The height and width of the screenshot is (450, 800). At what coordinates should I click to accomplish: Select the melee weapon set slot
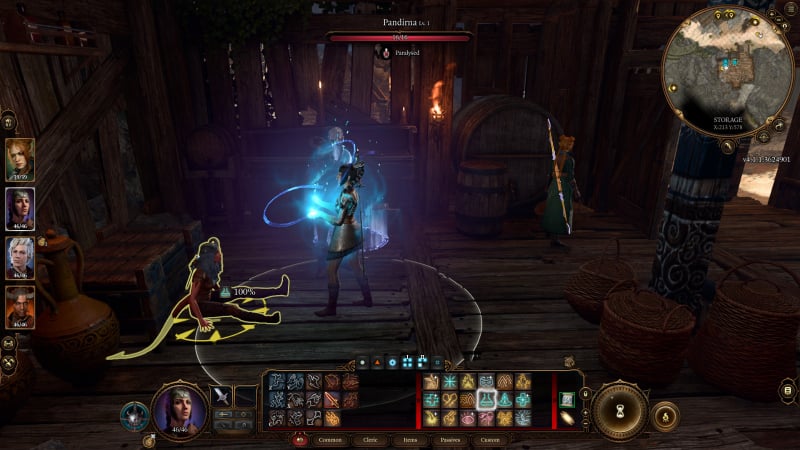[221, 396]
